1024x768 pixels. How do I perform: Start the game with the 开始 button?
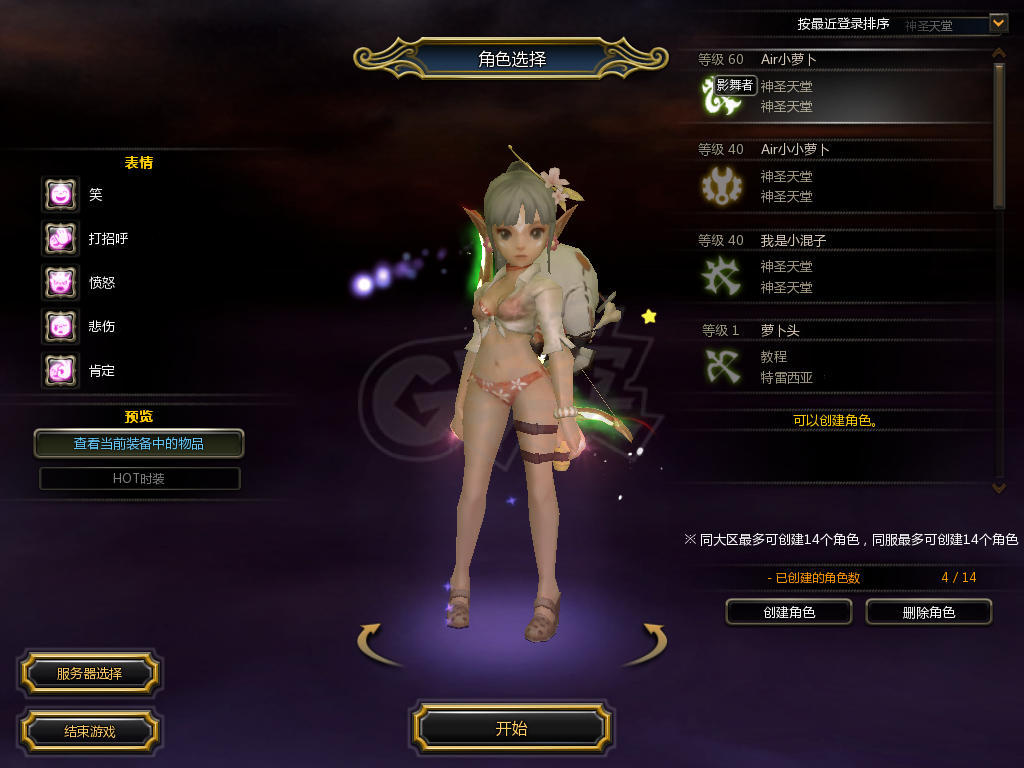click(x=511, y=728)
